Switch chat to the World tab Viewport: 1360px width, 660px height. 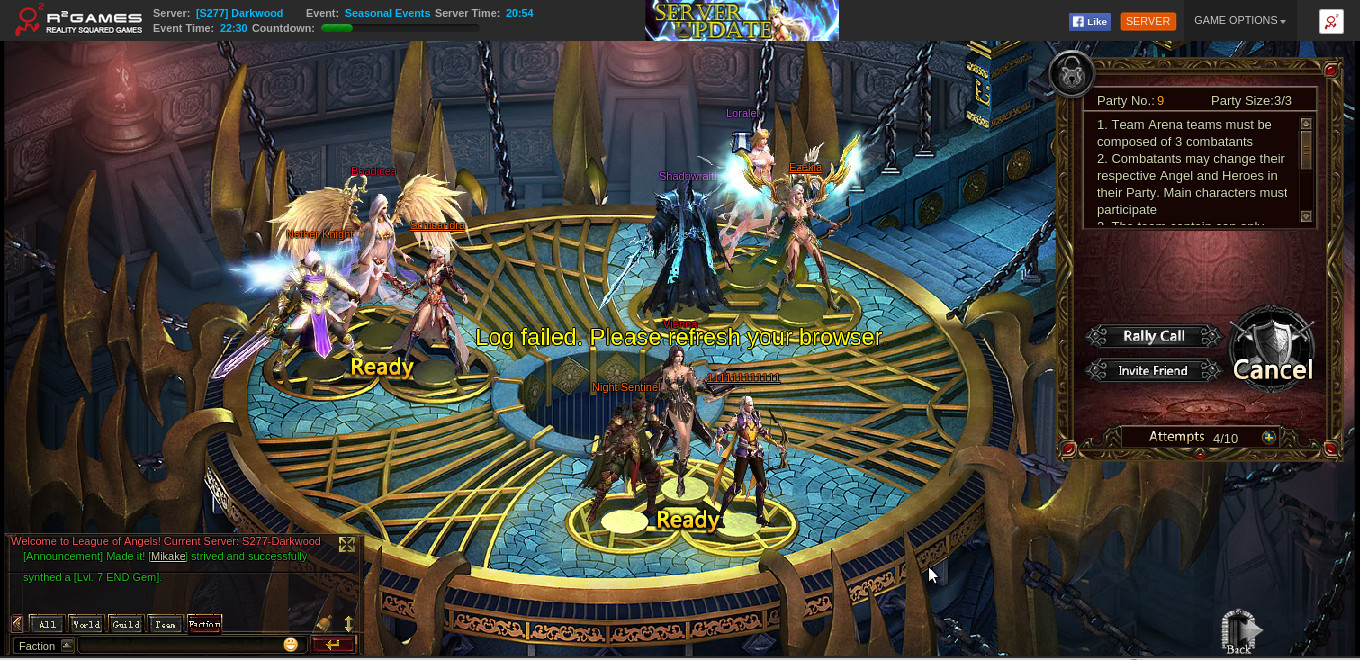pos(86,624)
